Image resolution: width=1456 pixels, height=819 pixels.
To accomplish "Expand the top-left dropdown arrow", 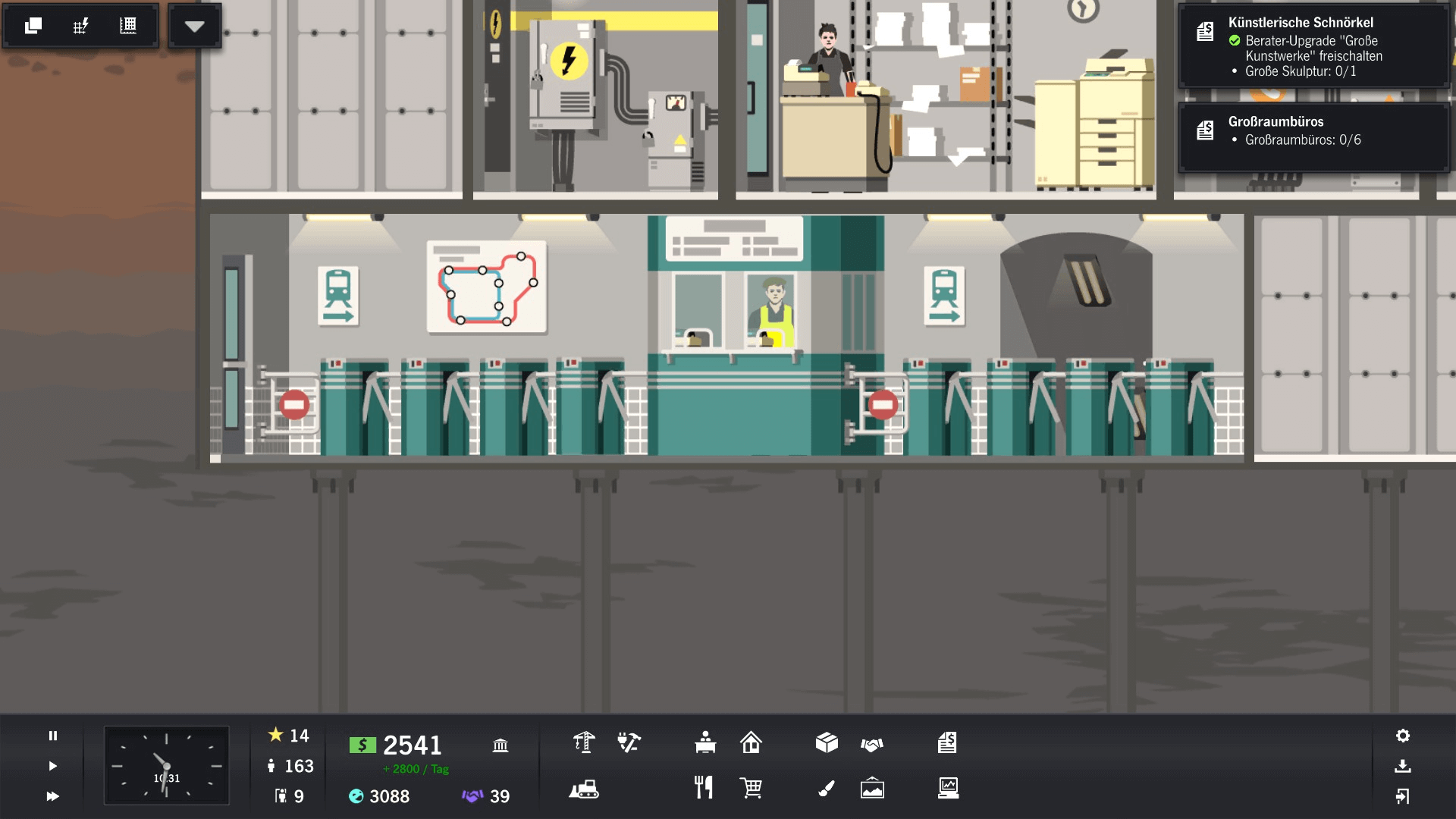I will click(195, 26).
